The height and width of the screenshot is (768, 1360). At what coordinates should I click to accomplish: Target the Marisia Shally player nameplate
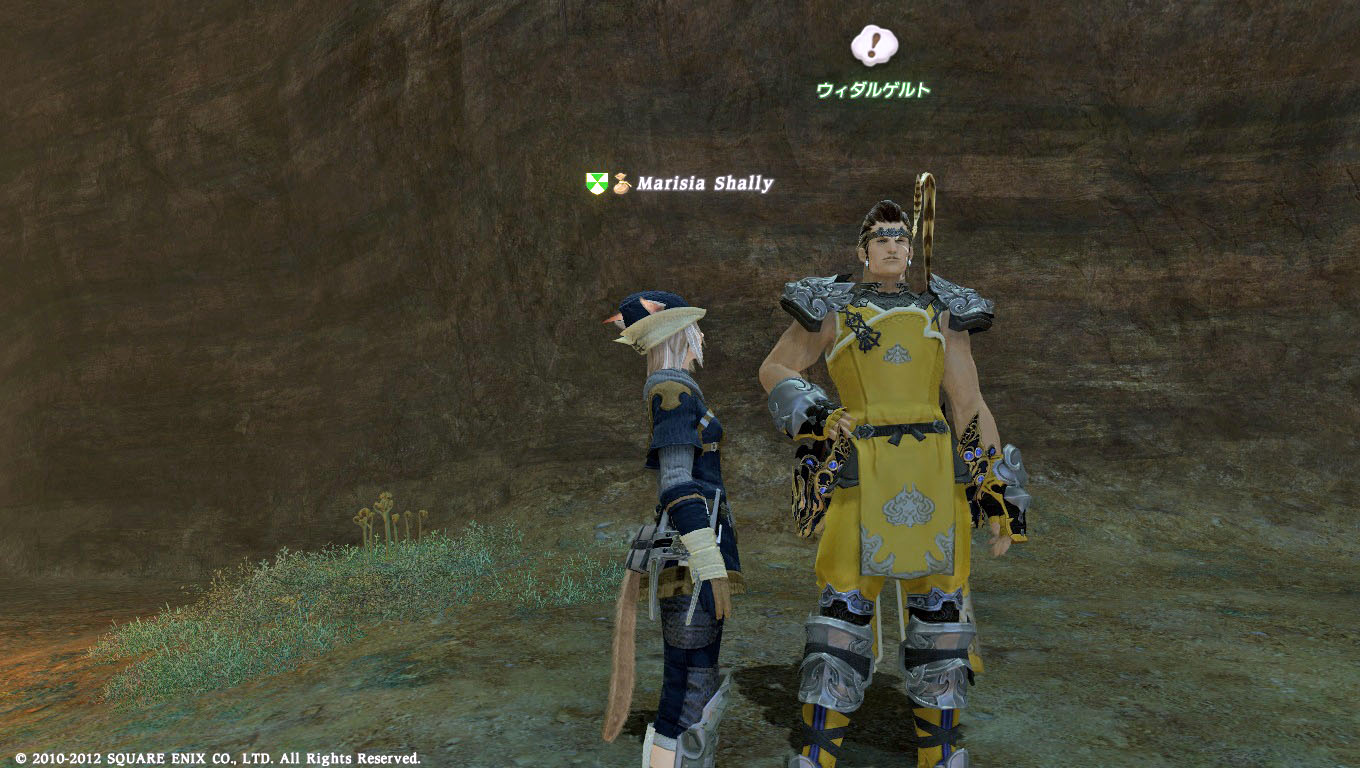tap(704, 183)
